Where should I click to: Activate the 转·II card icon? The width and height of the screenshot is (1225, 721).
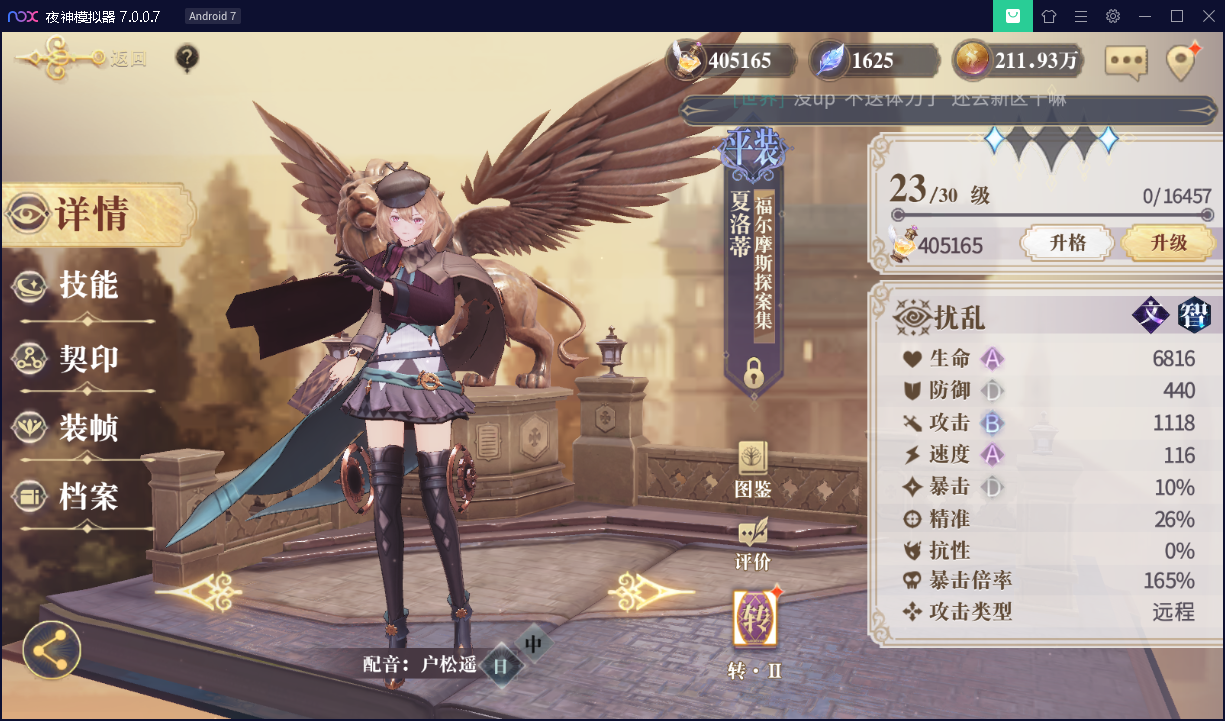753,620
